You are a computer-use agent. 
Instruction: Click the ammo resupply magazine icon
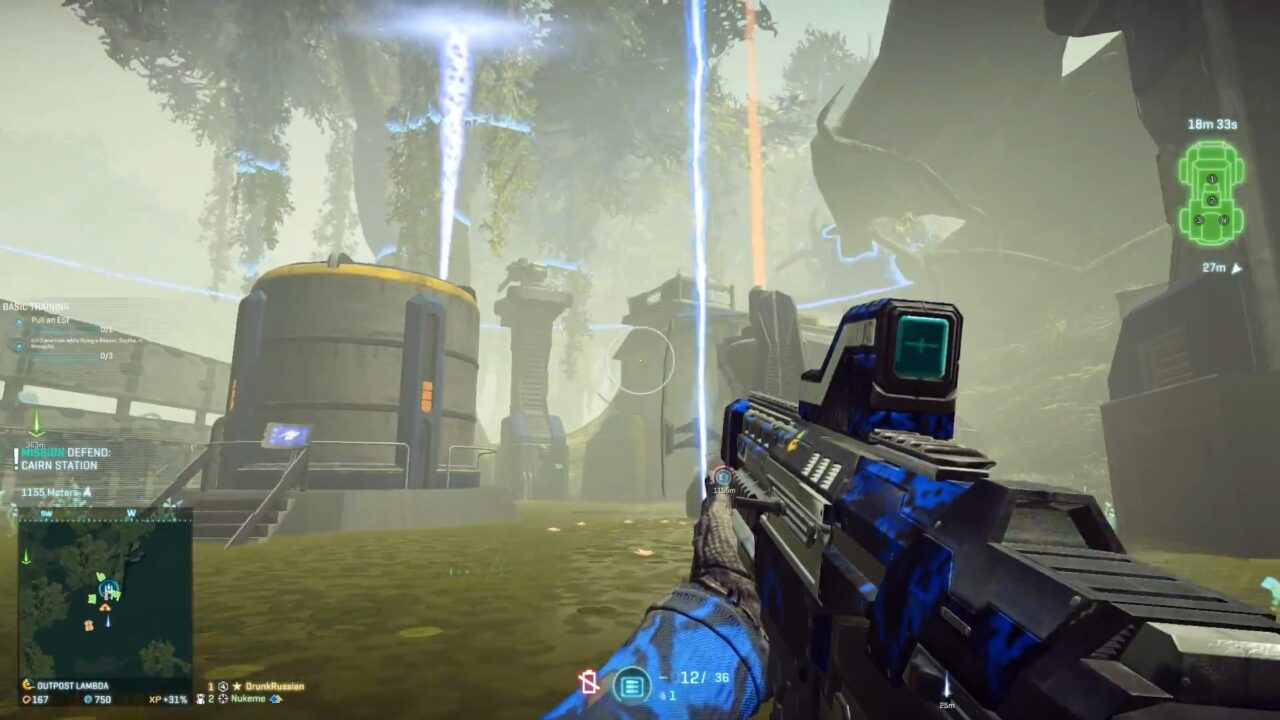coord(632,686)
